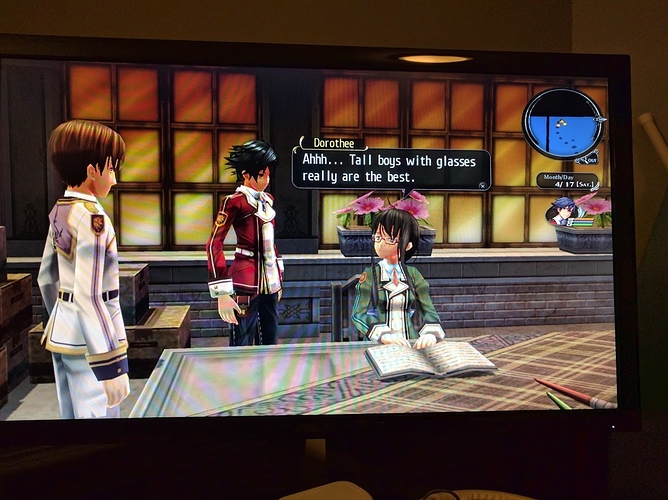The width and height of the screenshot is (668, 500).
Task: Select the blue-haired character portrait icon
Action: pos(562,211)
